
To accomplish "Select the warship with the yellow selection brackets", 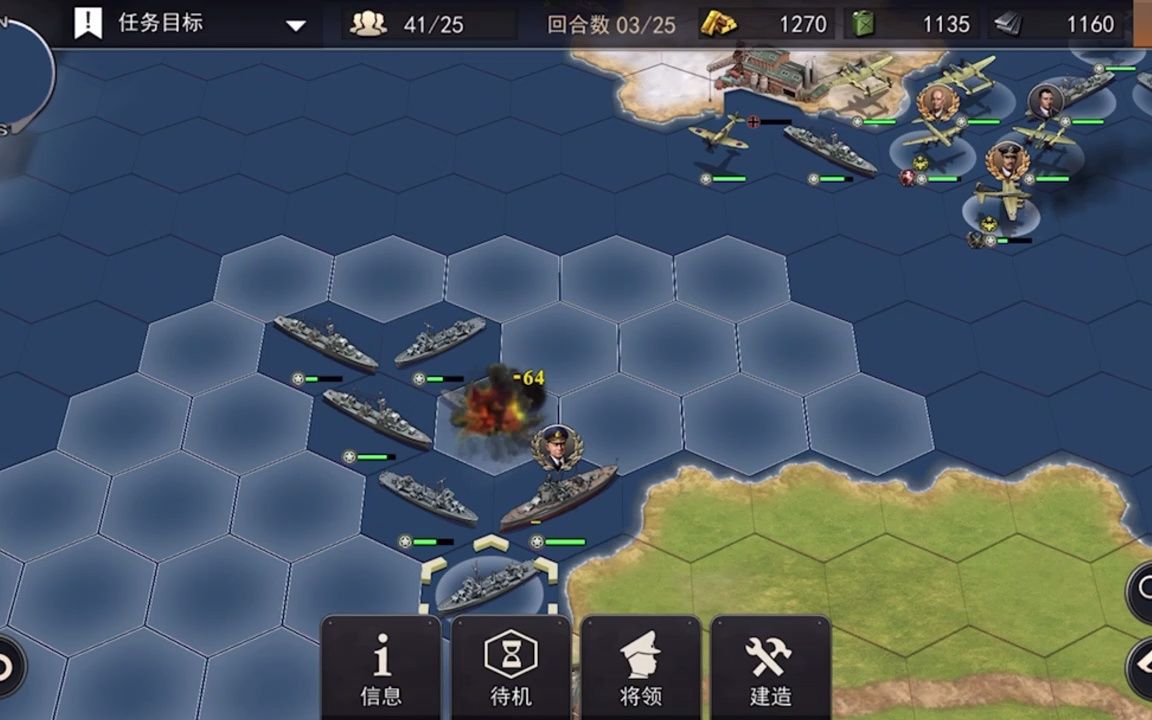I will [x=489, y=586].
